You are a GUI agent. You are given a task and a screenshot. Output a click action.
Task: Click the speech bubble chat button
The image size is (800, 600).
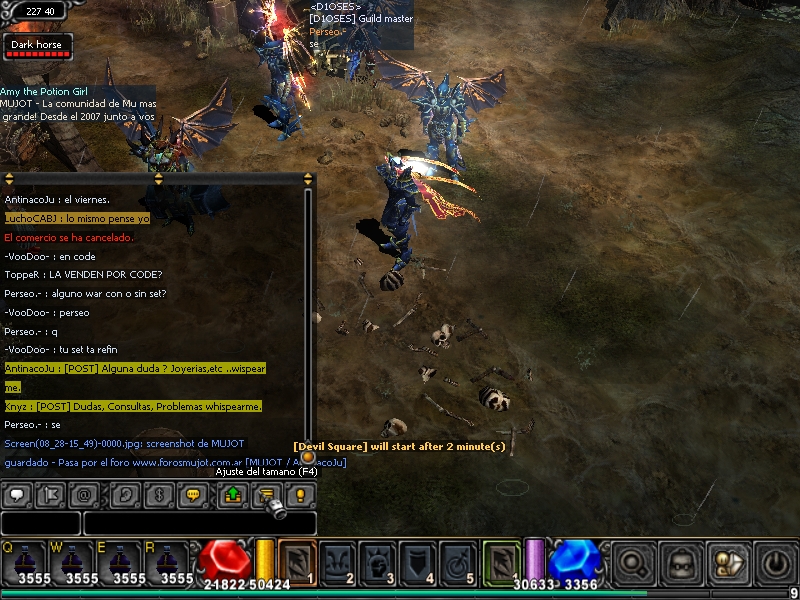tap(17, 495)
